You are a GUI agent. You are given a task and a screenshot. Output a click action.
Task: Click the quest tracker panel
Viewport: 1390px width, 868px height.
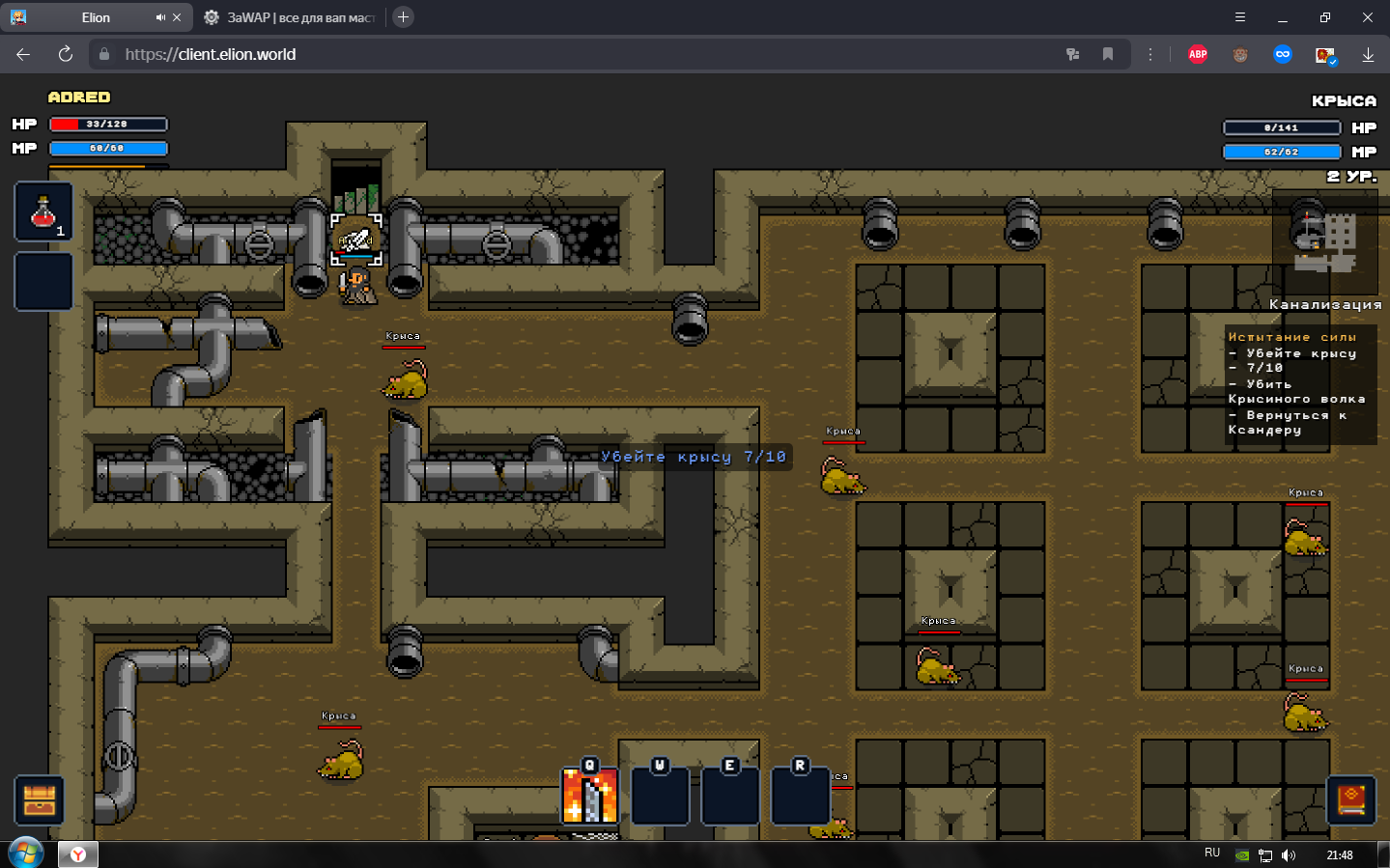tap(1299, 384)
